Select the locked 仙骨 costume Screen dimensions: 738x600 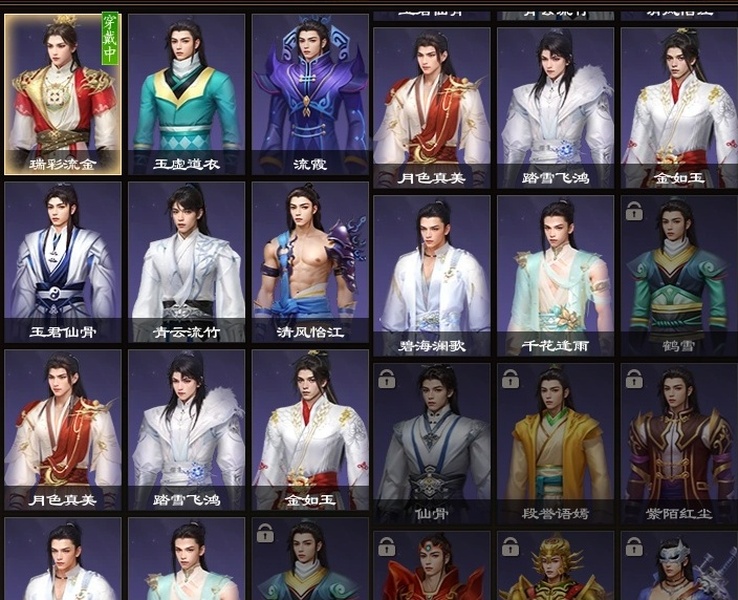[432, 444]
